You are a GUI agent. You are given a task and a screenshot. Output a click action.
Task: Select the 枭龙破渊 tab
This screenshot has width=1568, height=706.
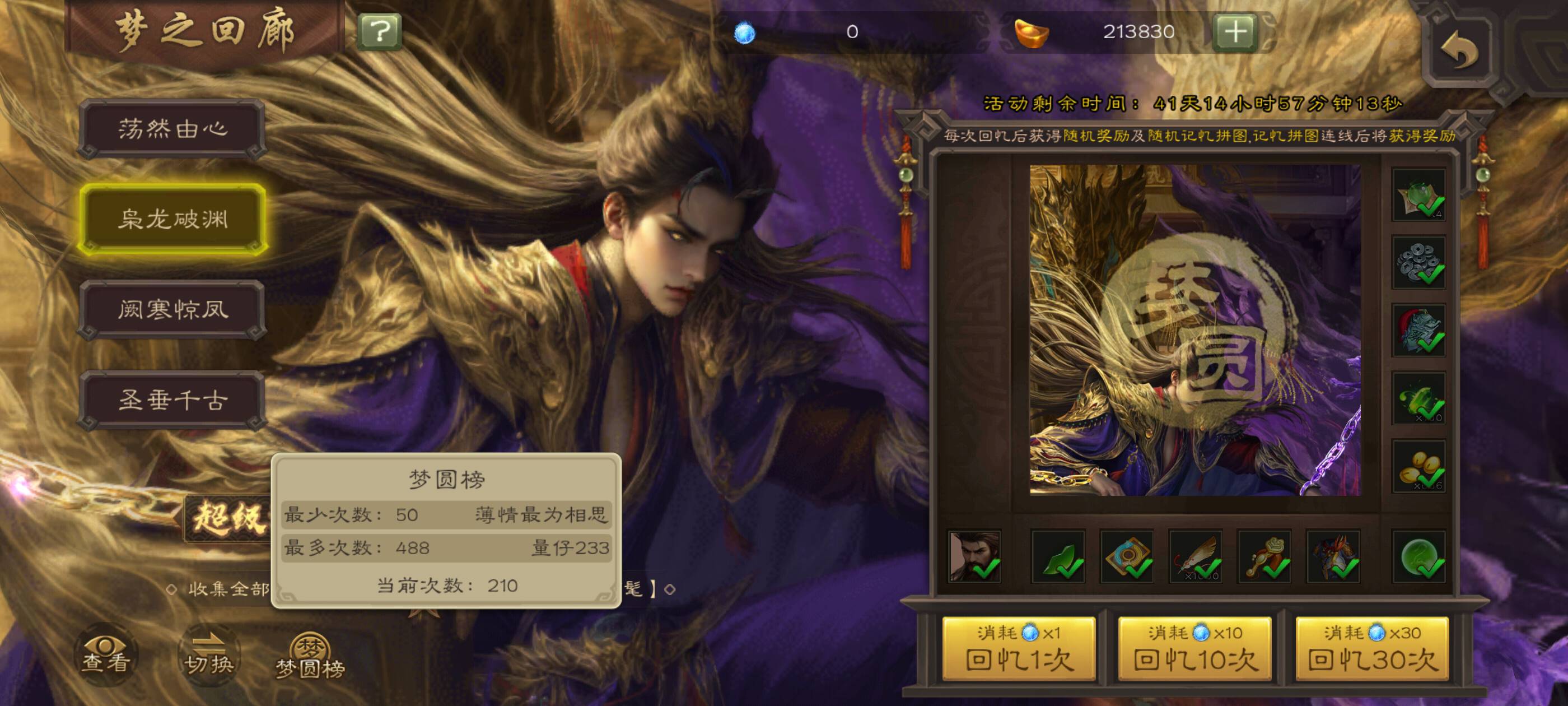[x=173, y=219]
